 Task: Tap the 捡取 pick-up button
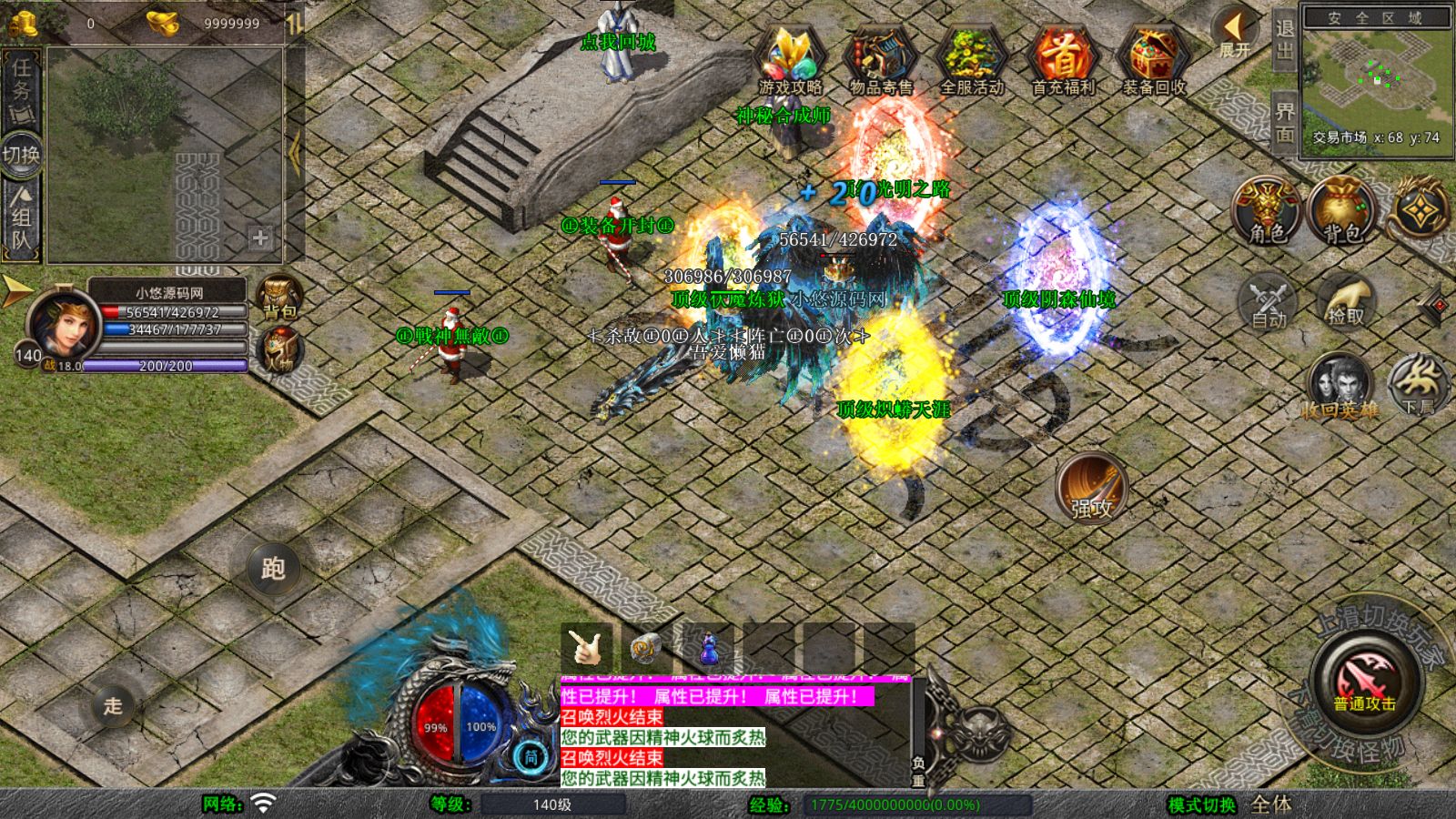(x=1346, y=301)
